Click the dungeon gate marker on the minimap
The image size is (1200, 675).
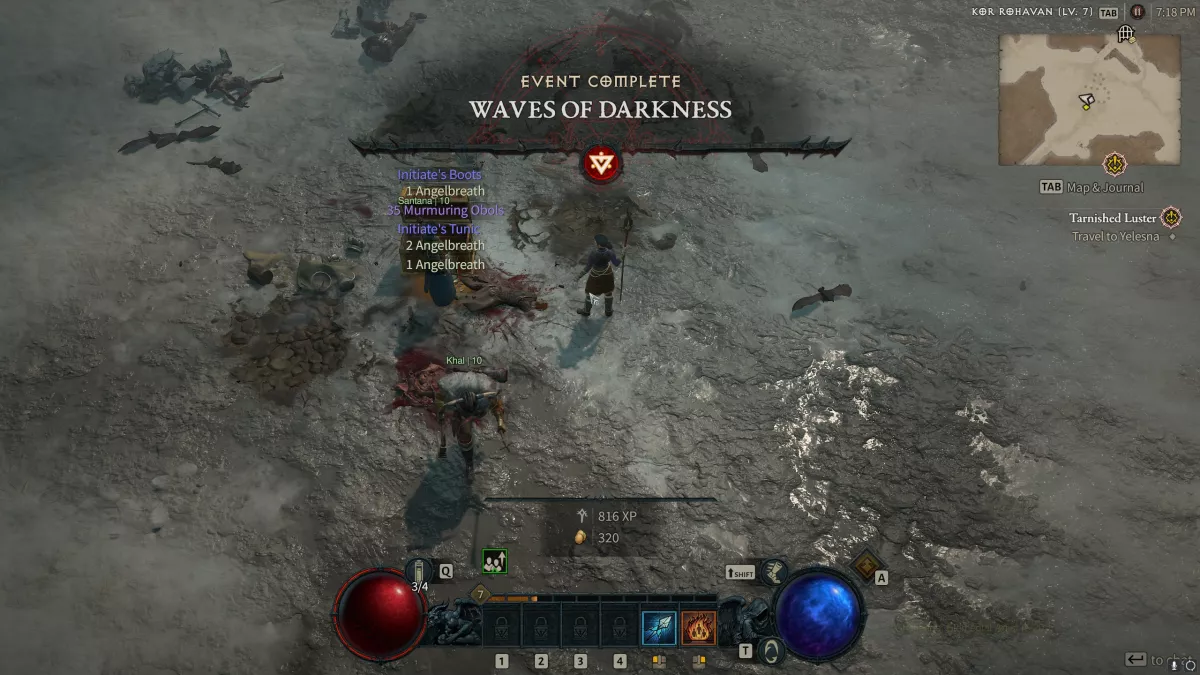(1125, 35)
